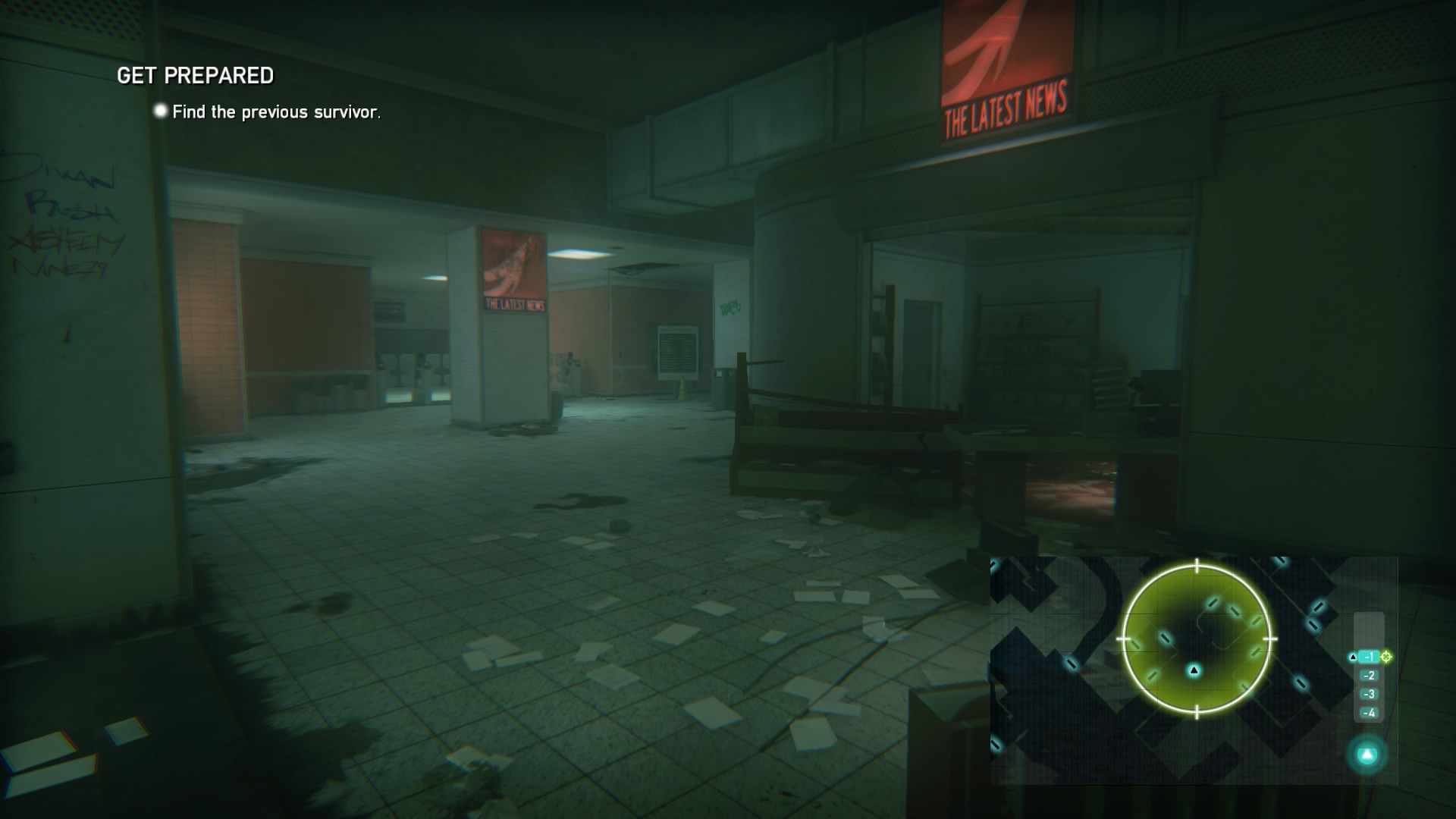Click 'Find the previous survivor' objective text

[278, 111]
